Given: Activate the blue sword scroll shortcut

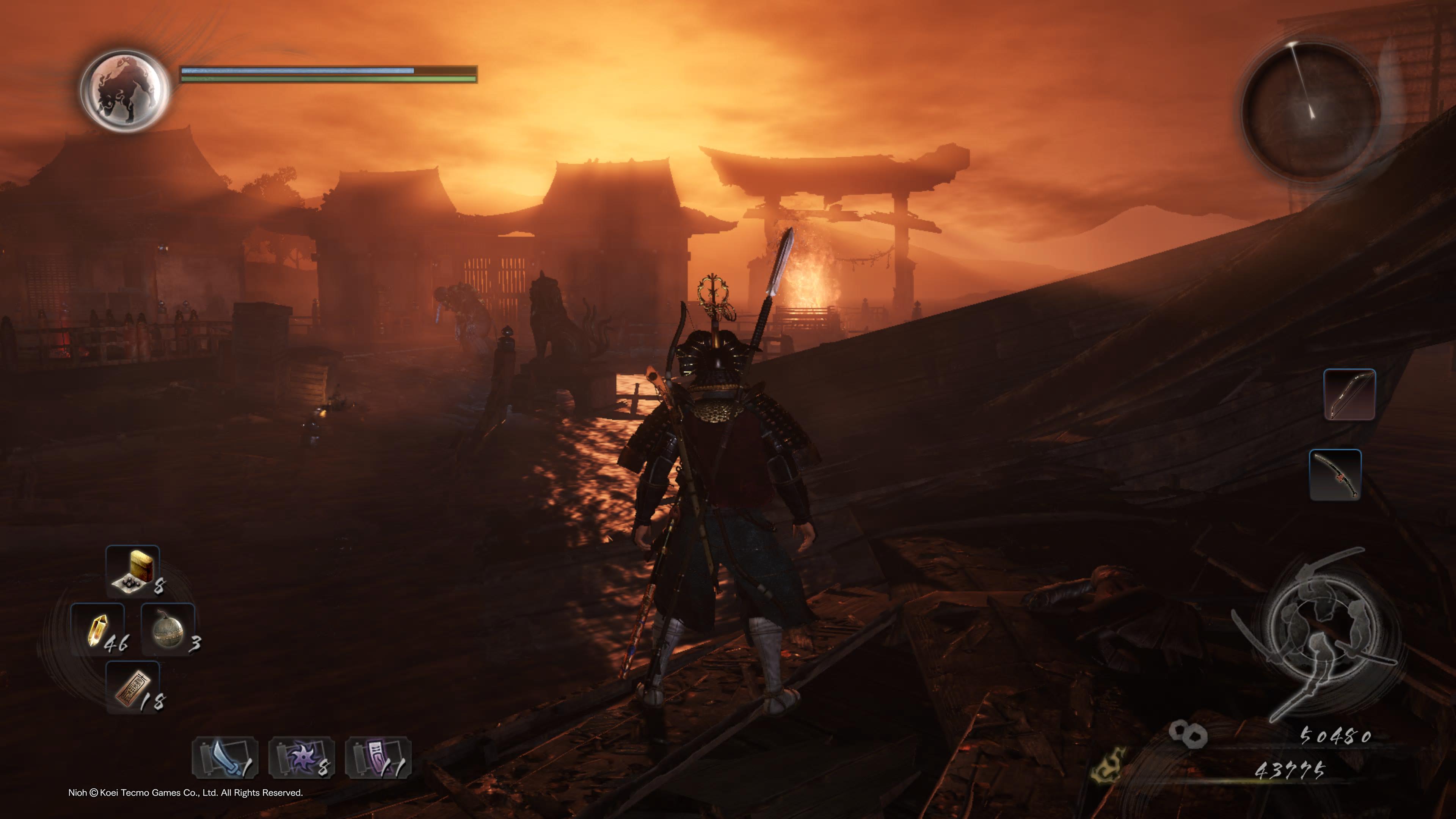Looking at the screenshot, I should coord(225,758).
